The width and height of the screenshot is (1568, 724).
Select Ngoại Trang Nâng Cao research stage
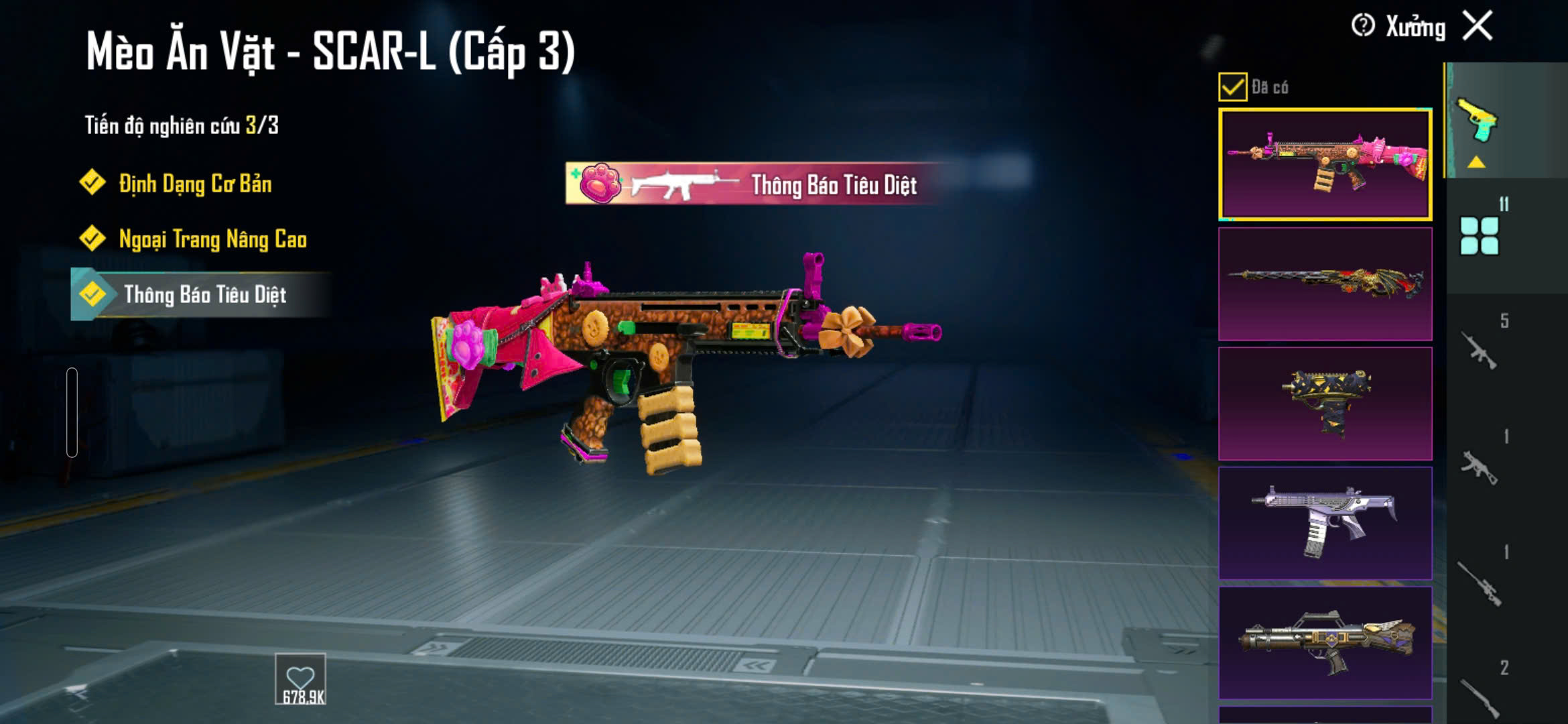point(212,239)
